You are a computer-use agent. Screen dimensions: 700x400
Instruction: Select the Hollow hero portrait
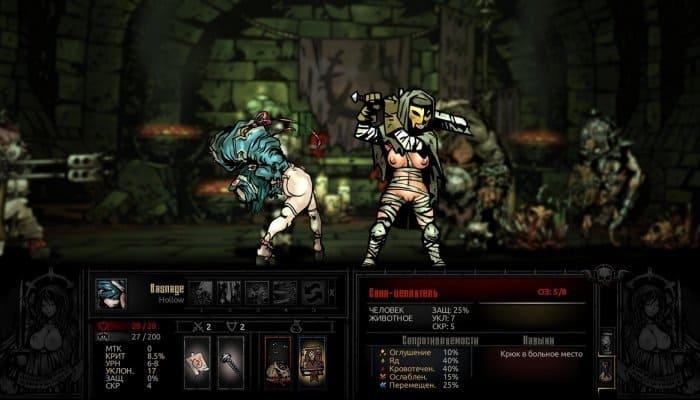coord(110,292)
